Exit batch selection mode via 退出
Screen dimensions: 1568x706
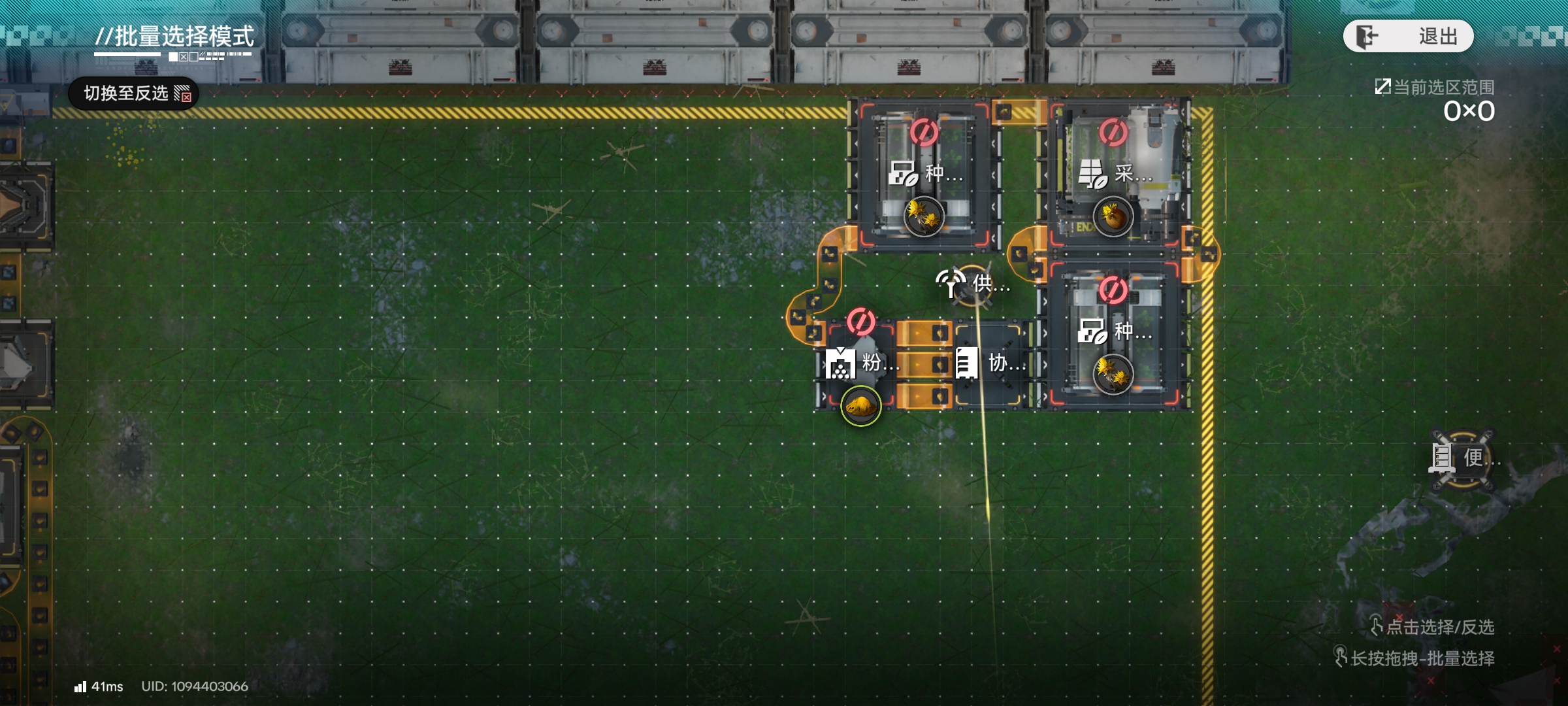point(1408,36)
